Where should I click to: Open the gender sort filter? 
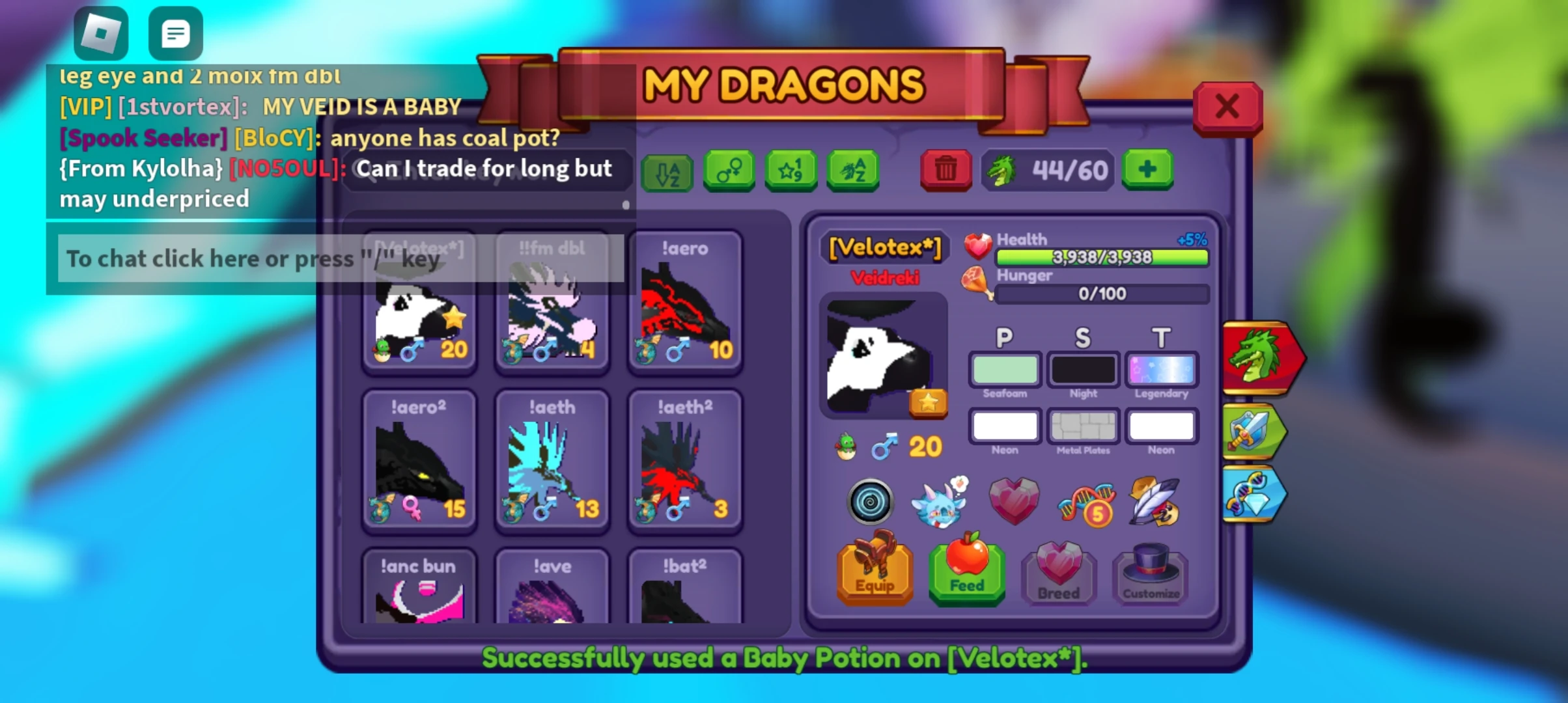(729, 171)
